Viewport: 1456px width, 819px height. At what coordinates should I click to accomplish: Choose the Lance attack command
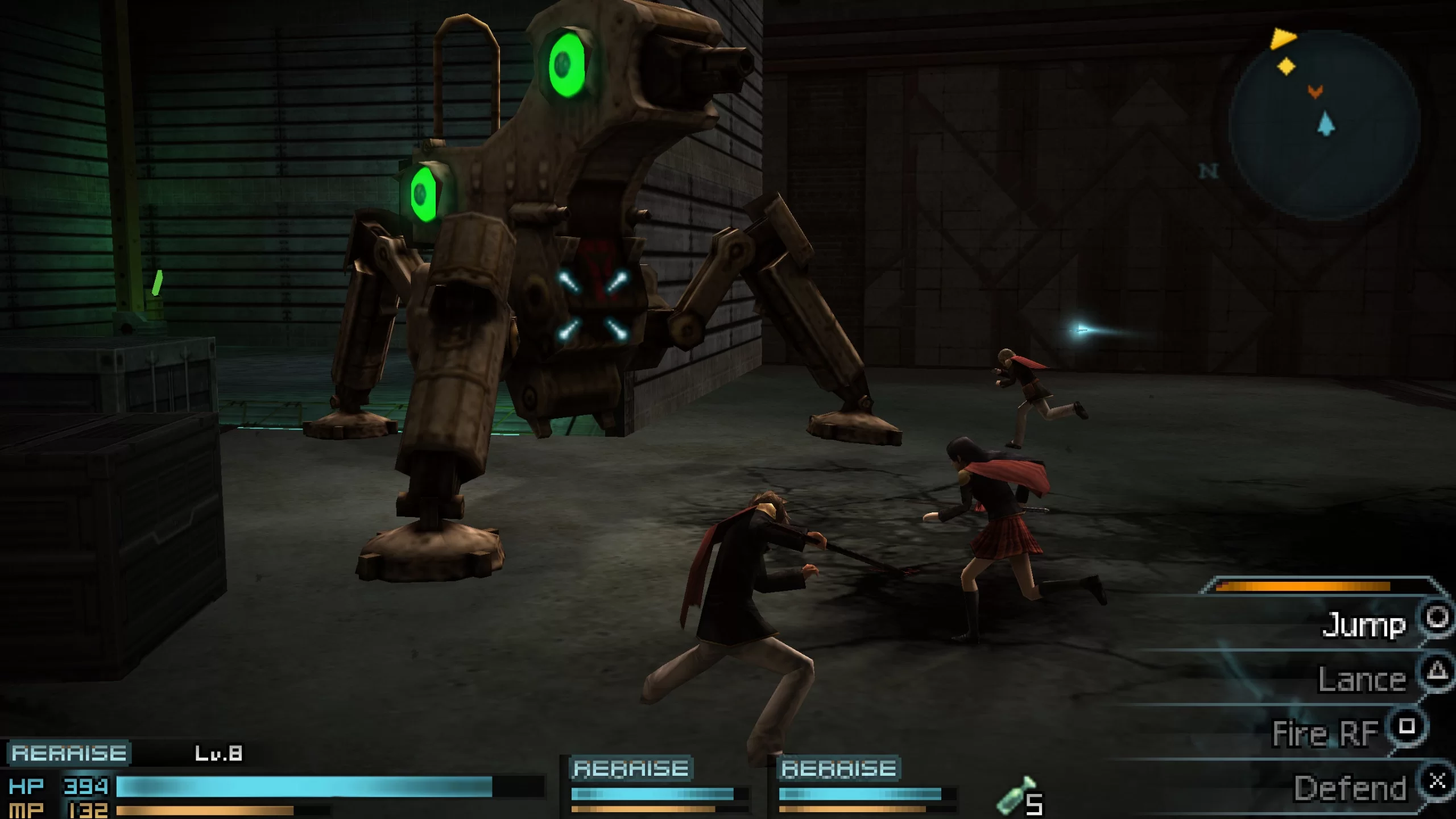point(1362,679)
